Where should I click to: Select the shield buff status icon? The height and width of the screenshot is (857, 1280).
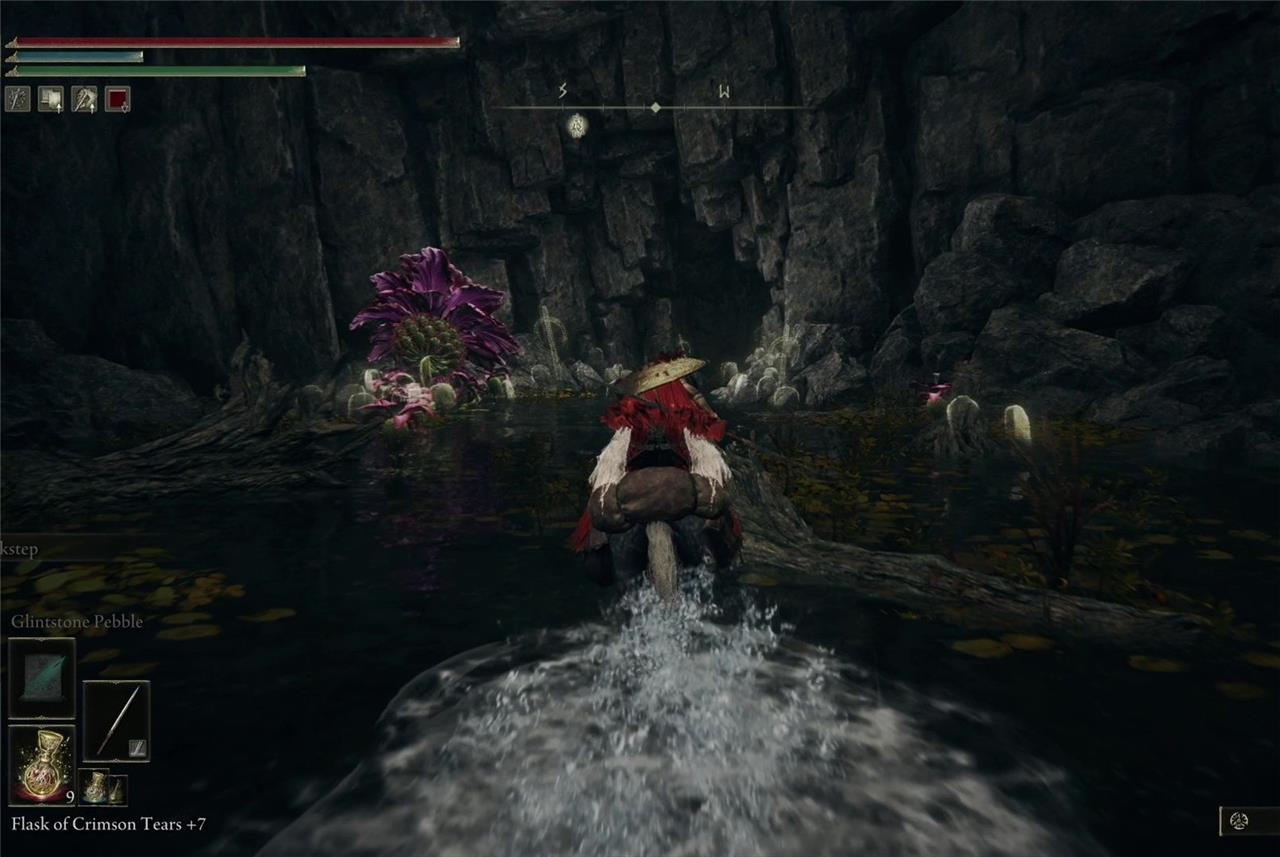click(x=50, y=98)
